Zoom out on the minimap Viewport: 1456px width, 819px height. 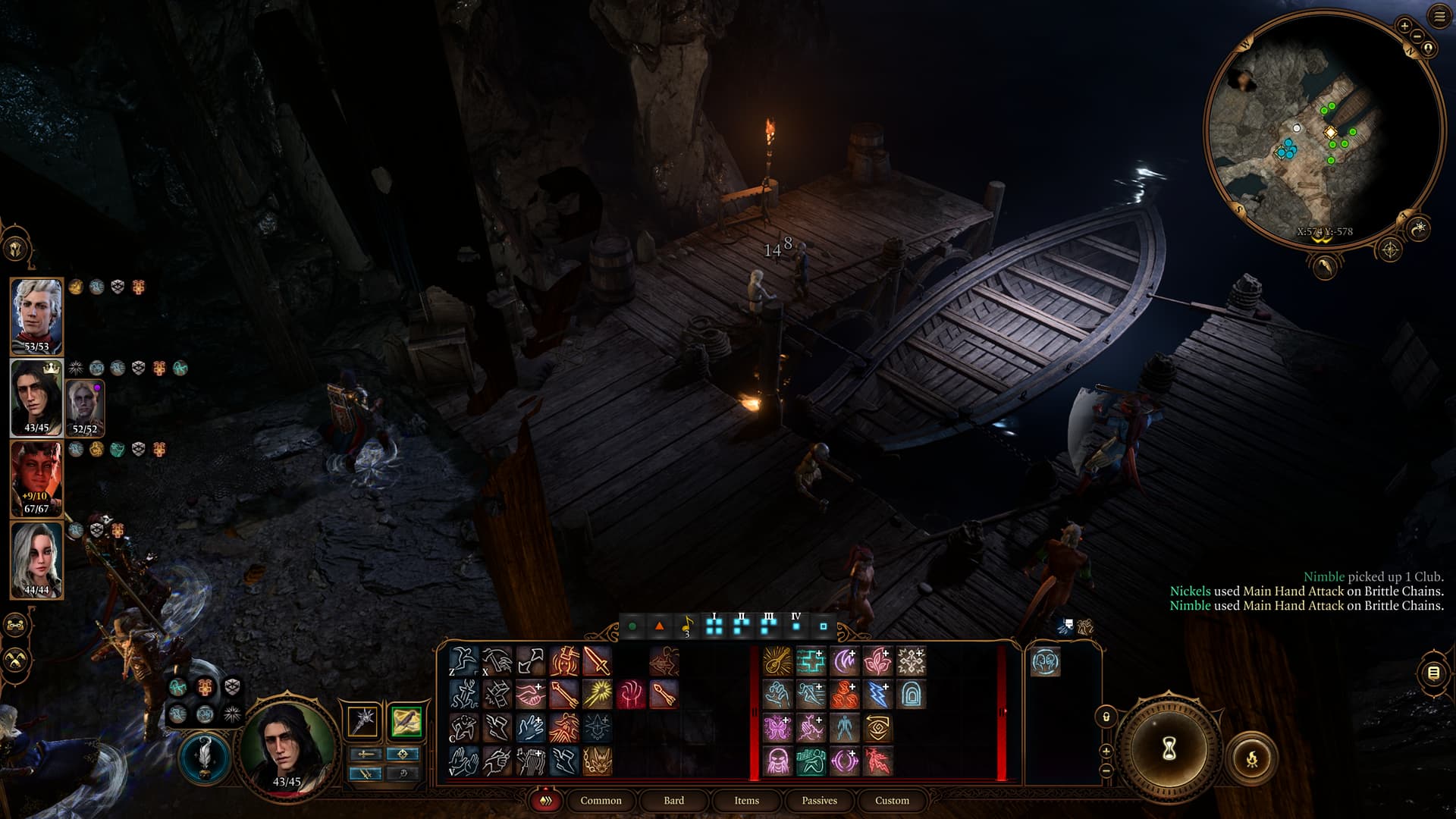pos(1417,36)
